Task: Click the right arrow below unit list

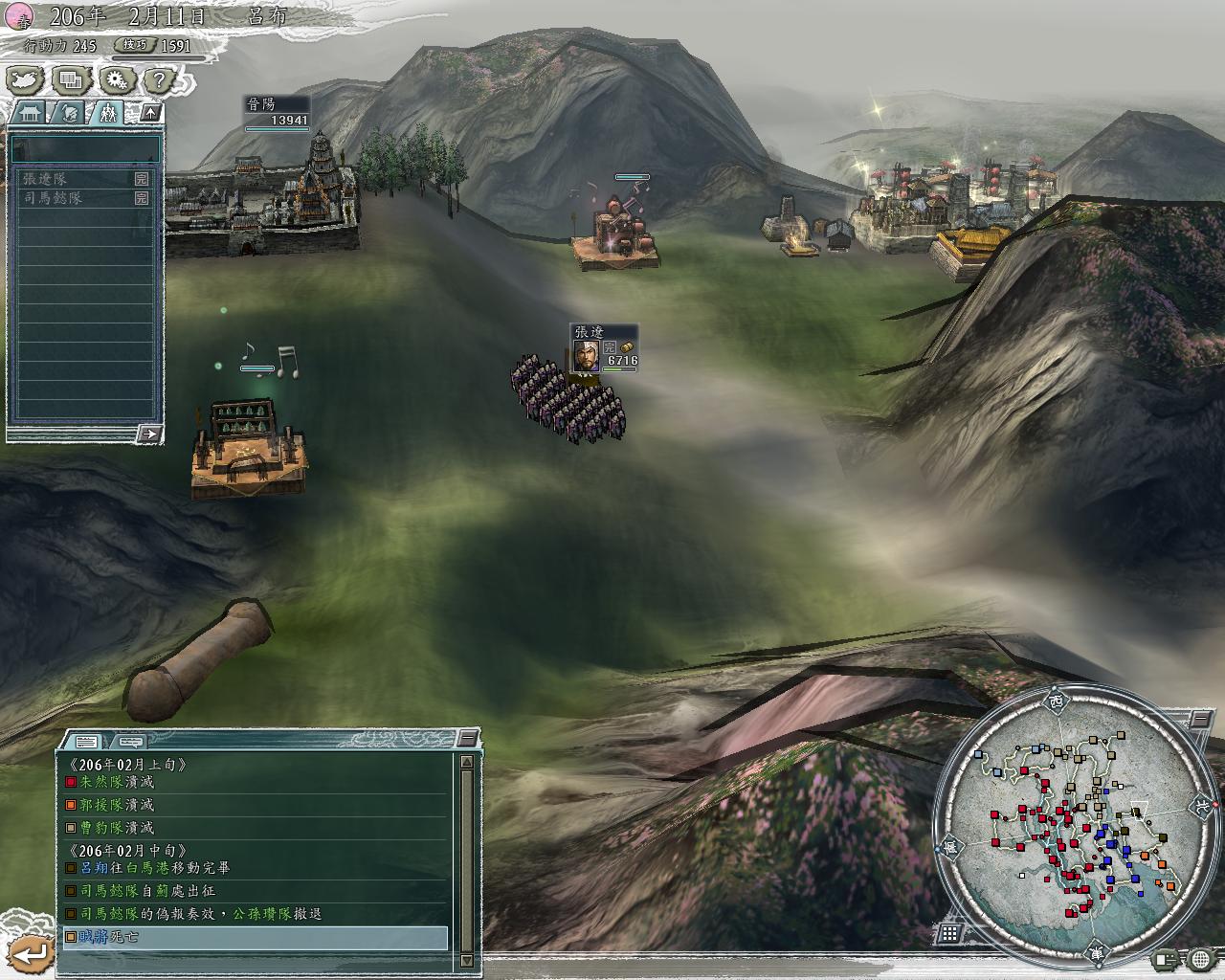Action: point(149,434)
